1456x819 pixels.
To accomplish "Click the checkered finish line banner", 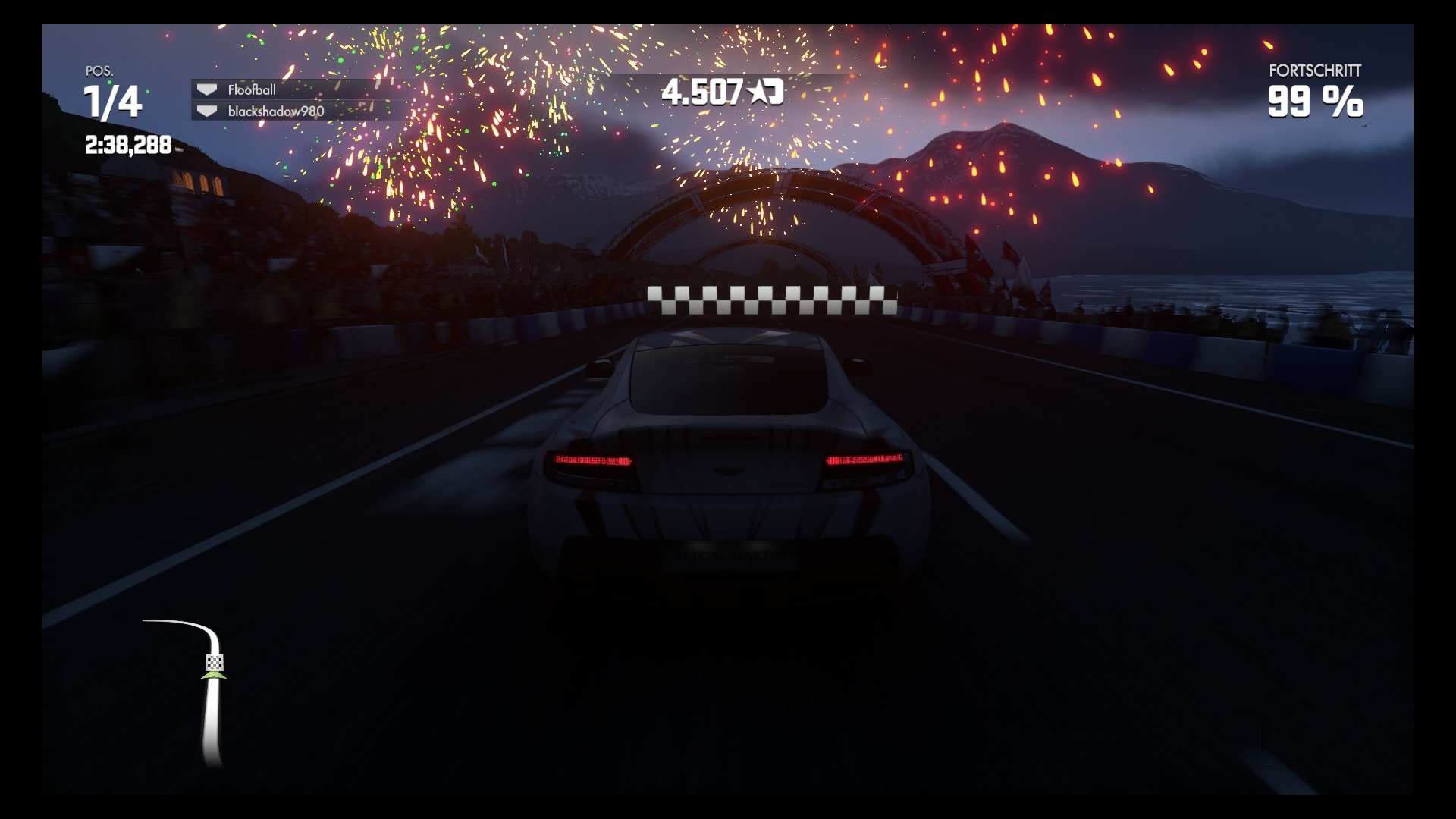I will click(x=771, y=299).
